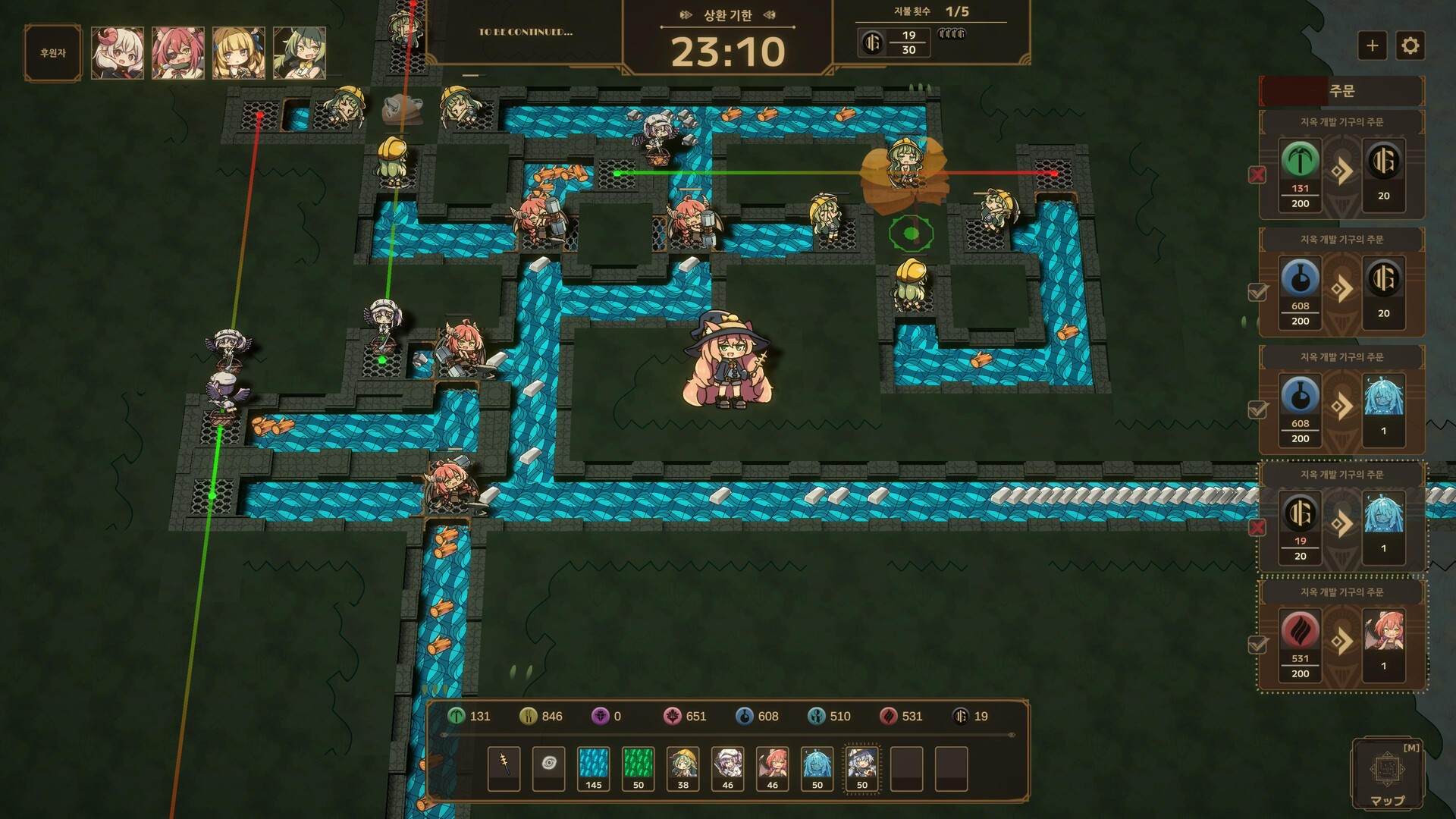
Task: Open the settings gear at top right
Action: pyautogui.click(x=1411, y=45)
